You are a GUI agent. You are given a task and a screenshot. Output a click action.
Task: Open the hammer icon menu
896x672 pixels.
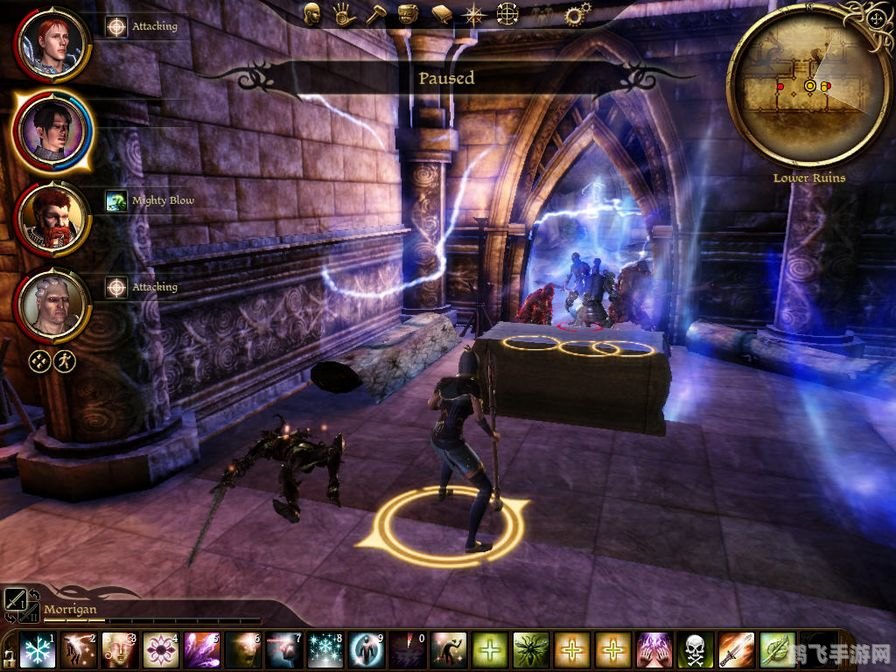(x=377, y=14)
